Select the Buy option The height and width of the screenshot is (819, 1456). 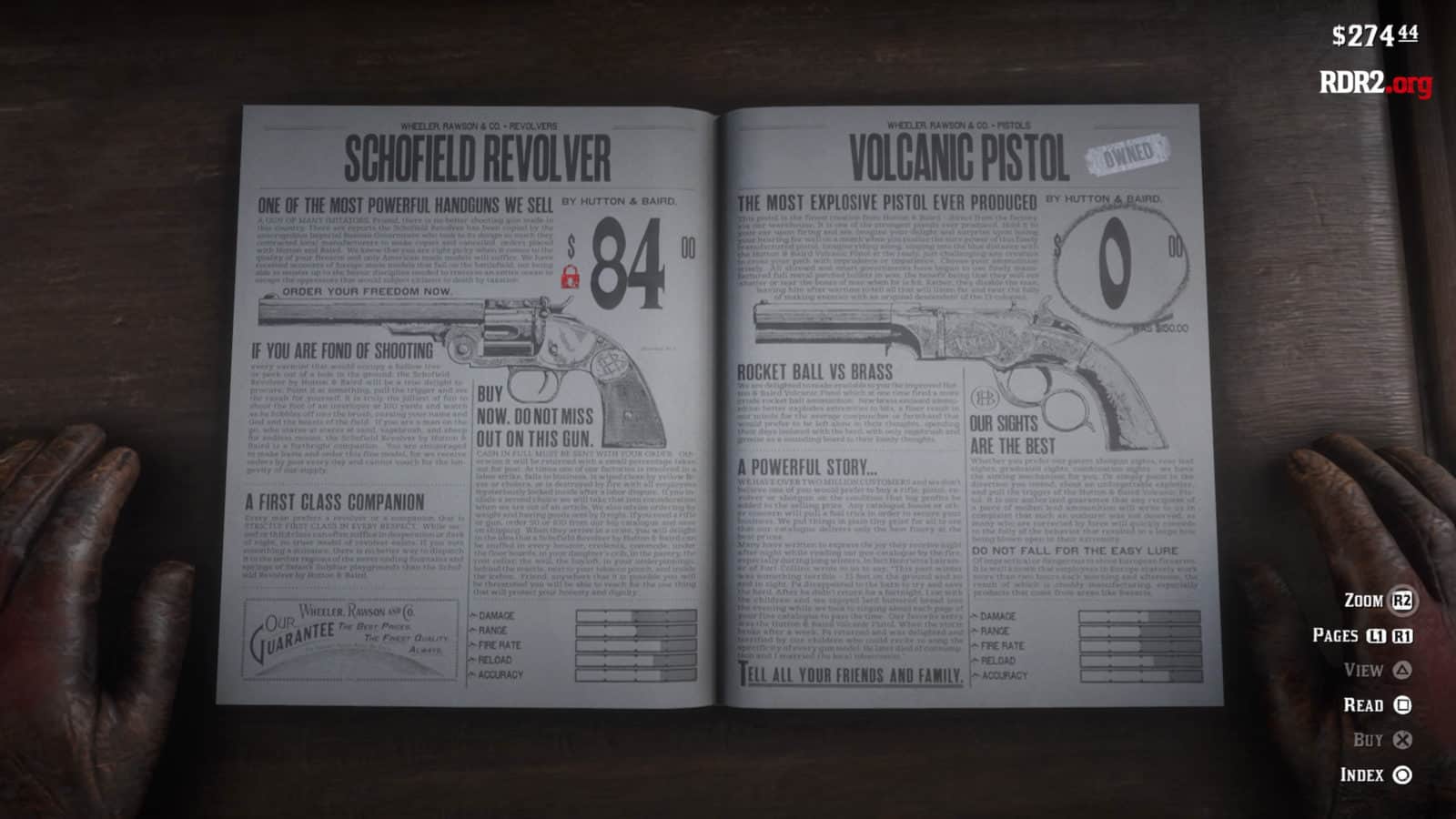[1372, 741]
